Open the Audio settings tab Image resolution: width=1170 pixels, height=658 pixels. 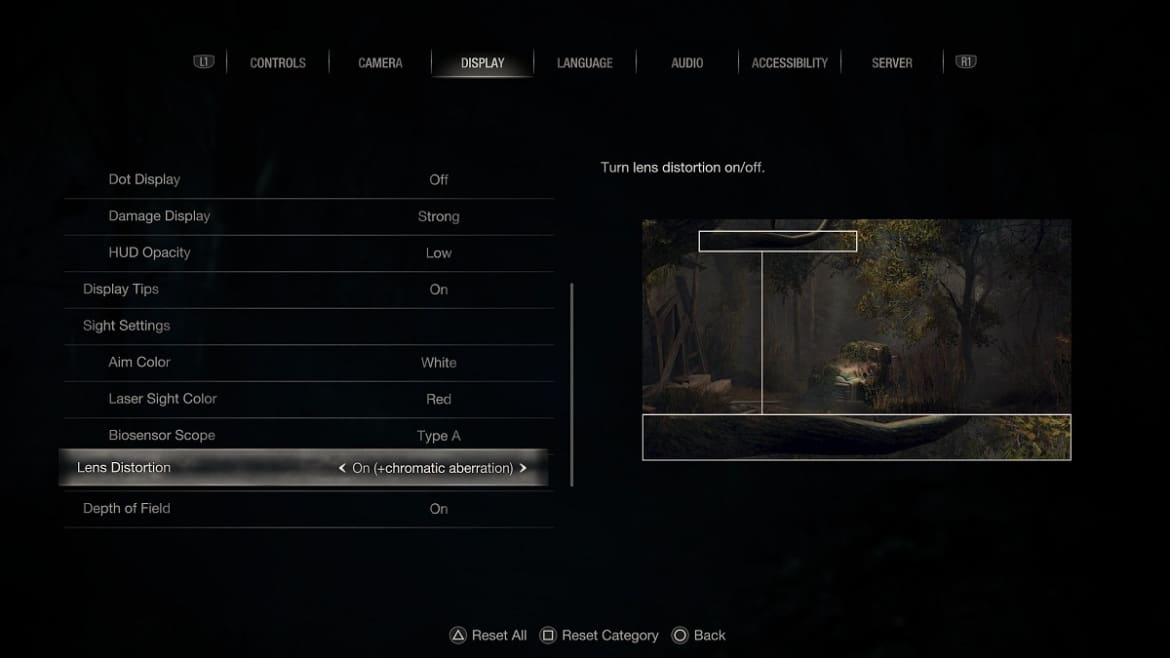click(x=687, y=63)
